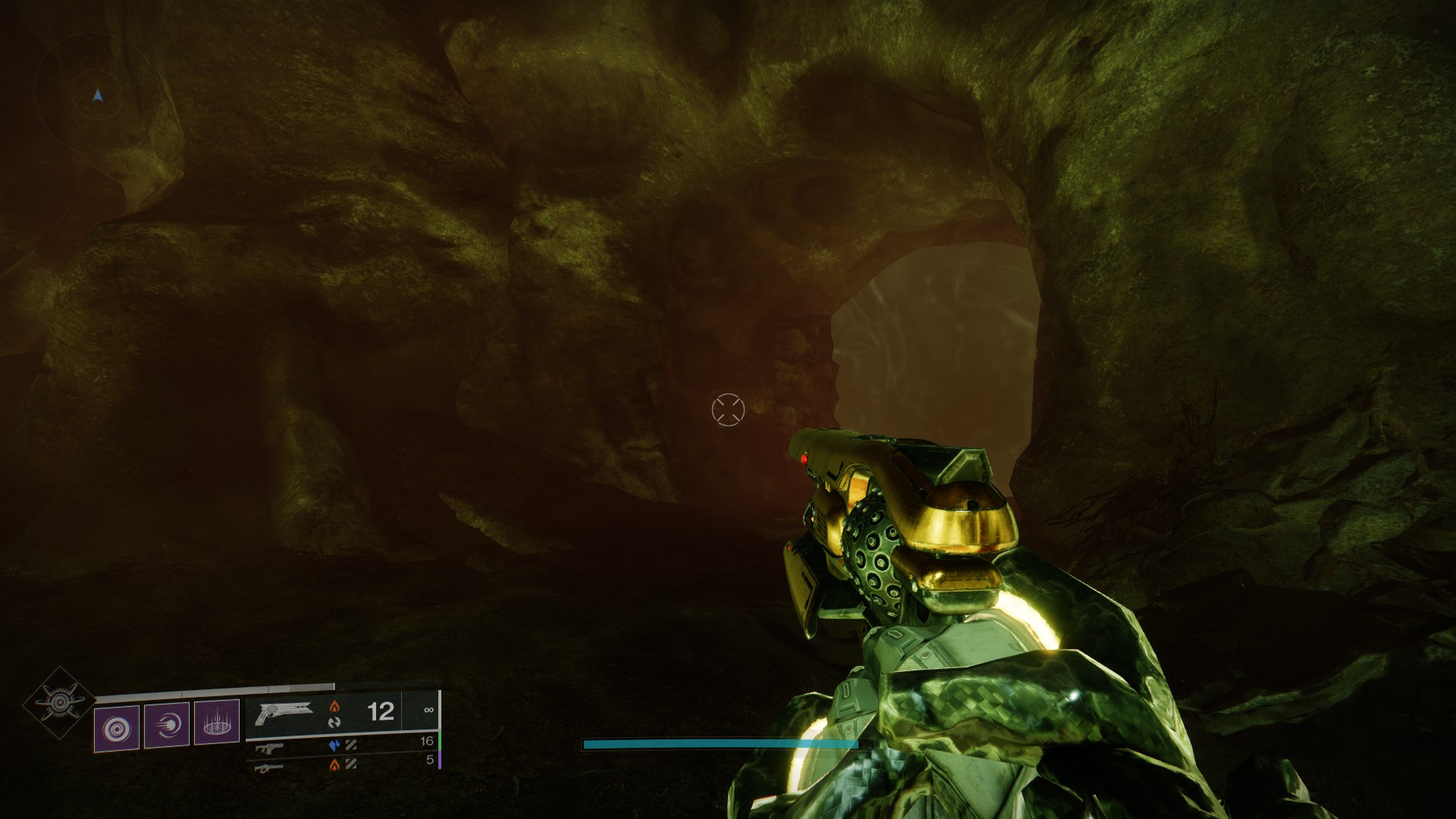Use the melee orb ability icon
1456x819 pixels.
click(167, 726)
